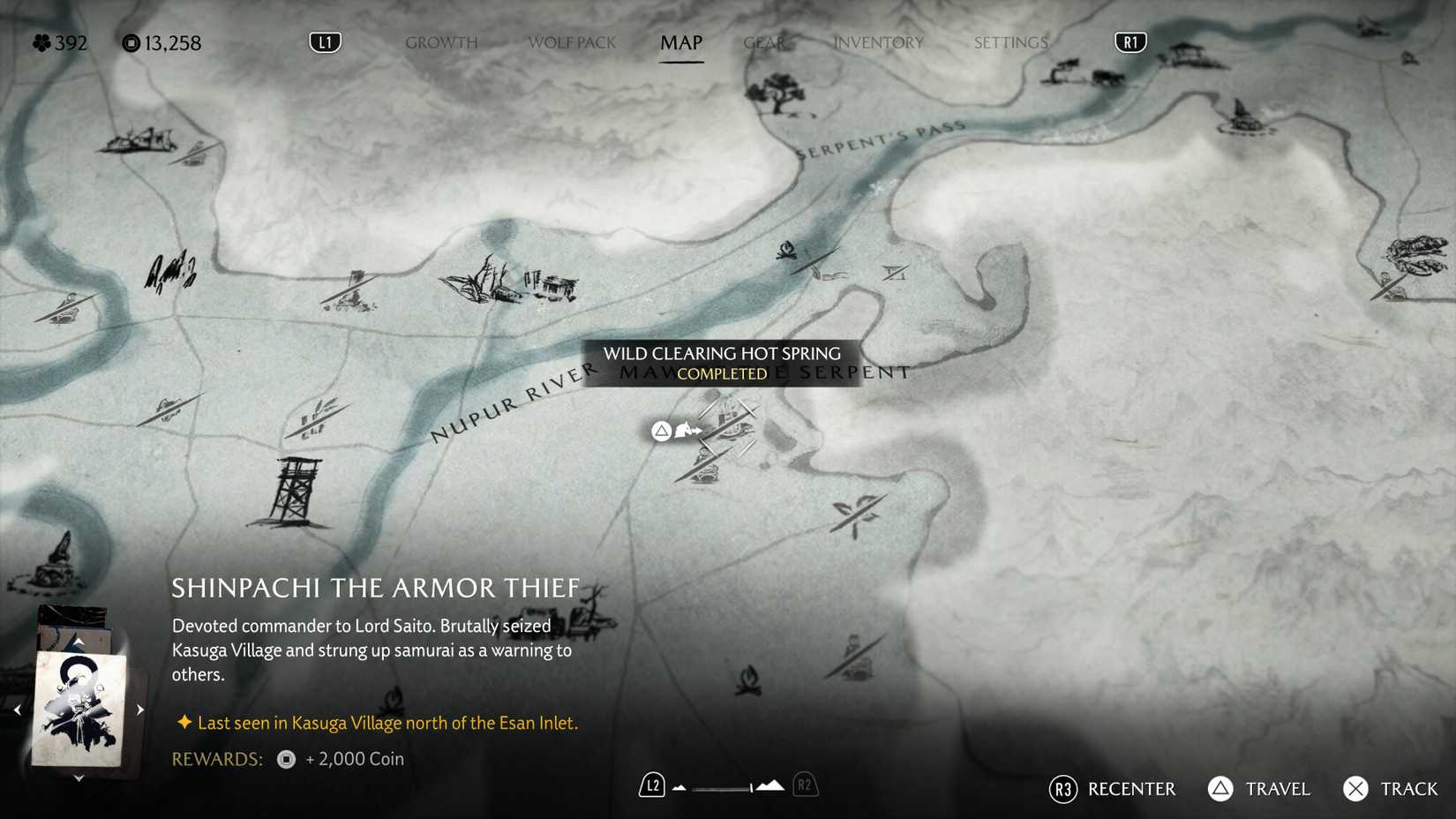The height and width of the screenshot is (819, 1456).
Task: Click the coin icon beside the 2,000 Coin reward
Action: (x=284, y=759)
